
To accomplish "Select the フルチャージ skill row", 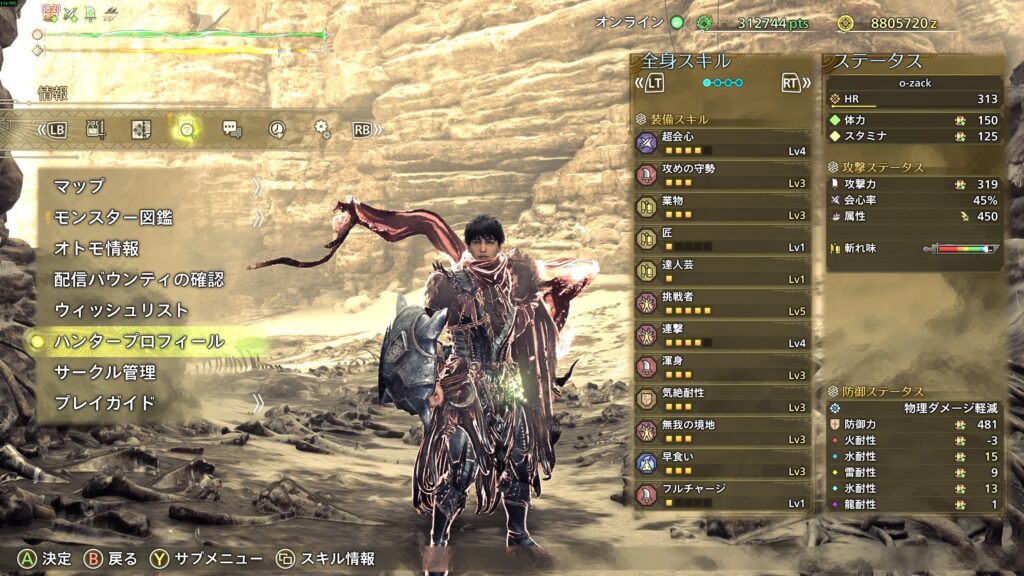I will tap(722, 495).
